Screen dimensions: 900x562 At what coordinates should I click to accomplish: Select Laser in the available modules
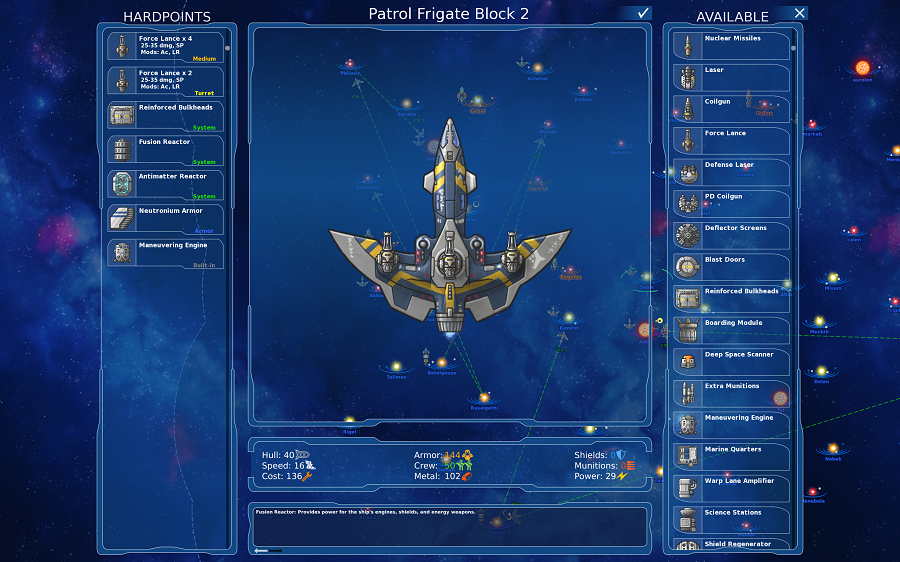click(x=731, y=78)
